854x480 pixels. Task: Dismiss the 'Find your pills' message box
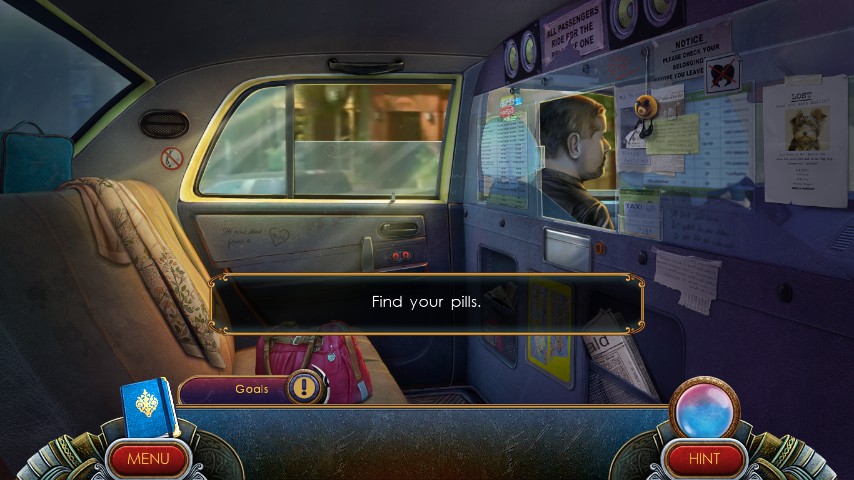point(426,302)
